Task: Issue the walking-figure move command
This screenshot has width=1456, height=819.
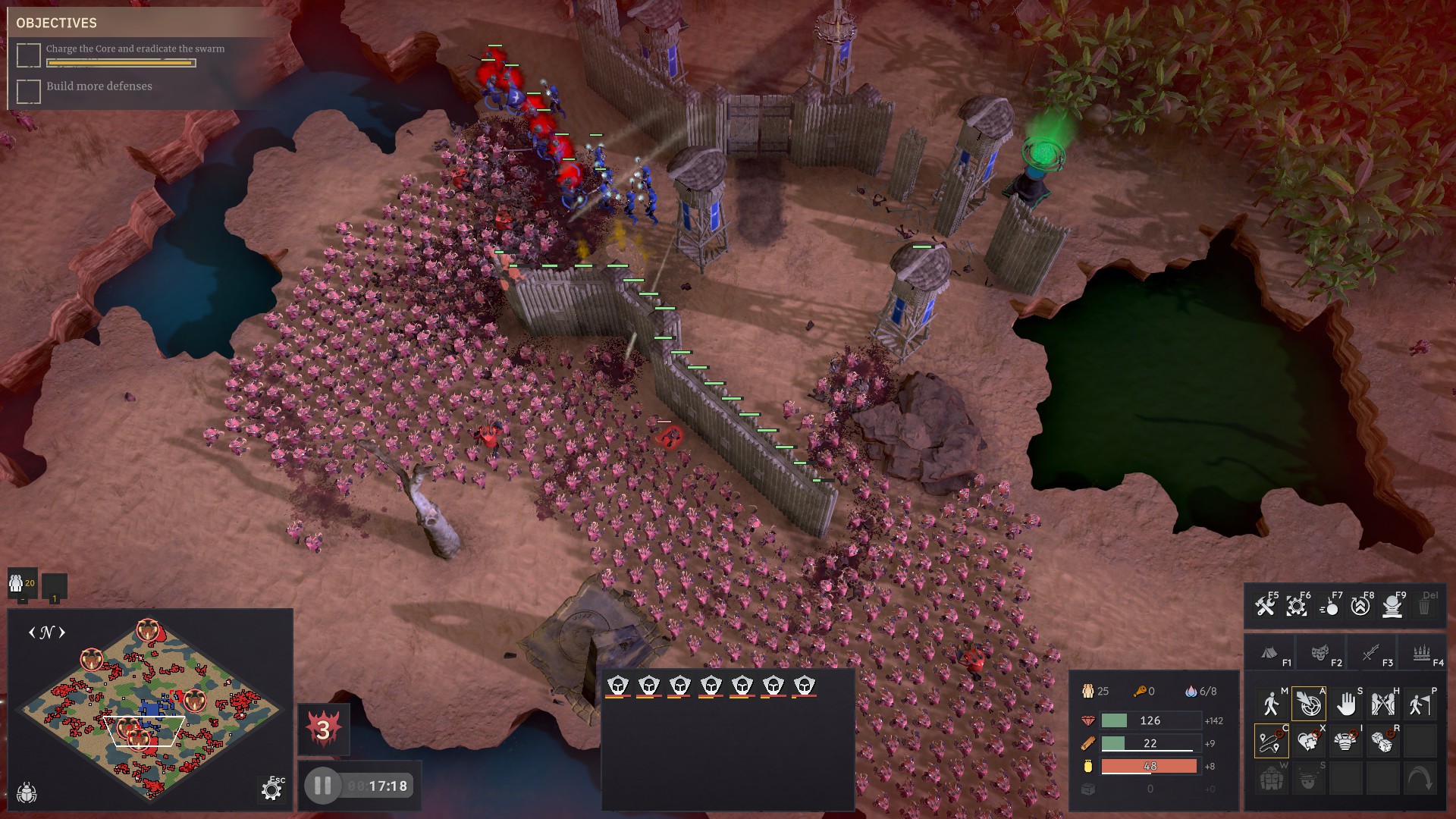Action: [x=1271, y=704]
